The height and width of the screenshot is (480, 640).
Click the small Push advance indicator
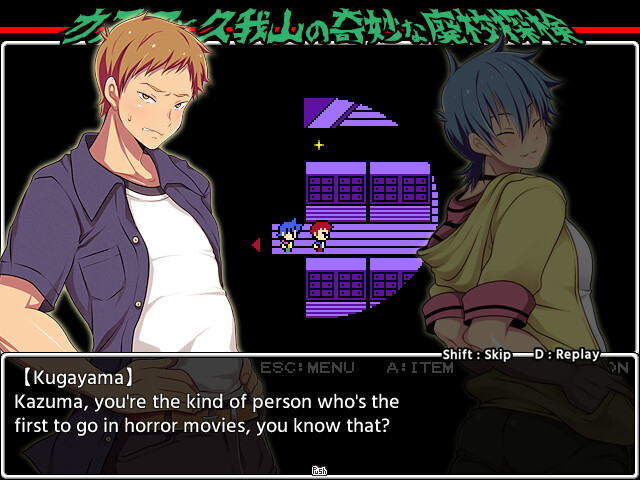tap(320, 469)
